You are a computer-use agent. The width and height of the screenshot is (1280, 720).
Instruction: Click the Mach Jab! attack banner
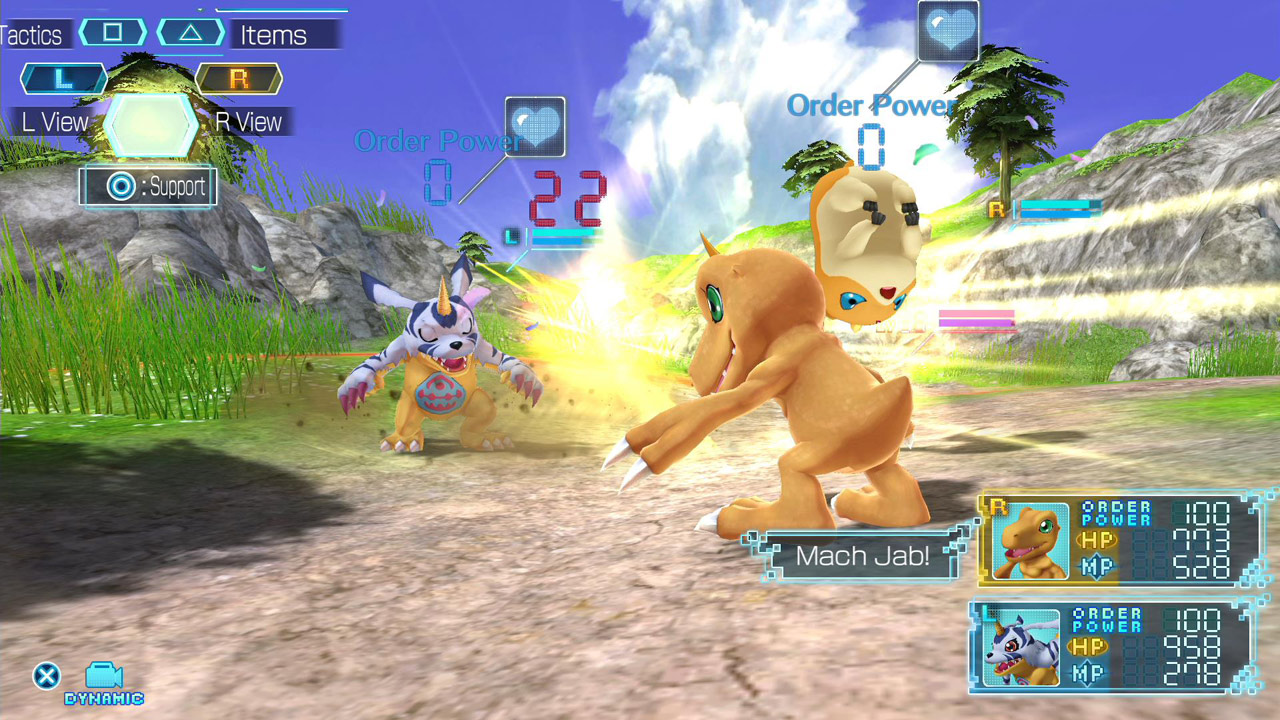point(862,556)
